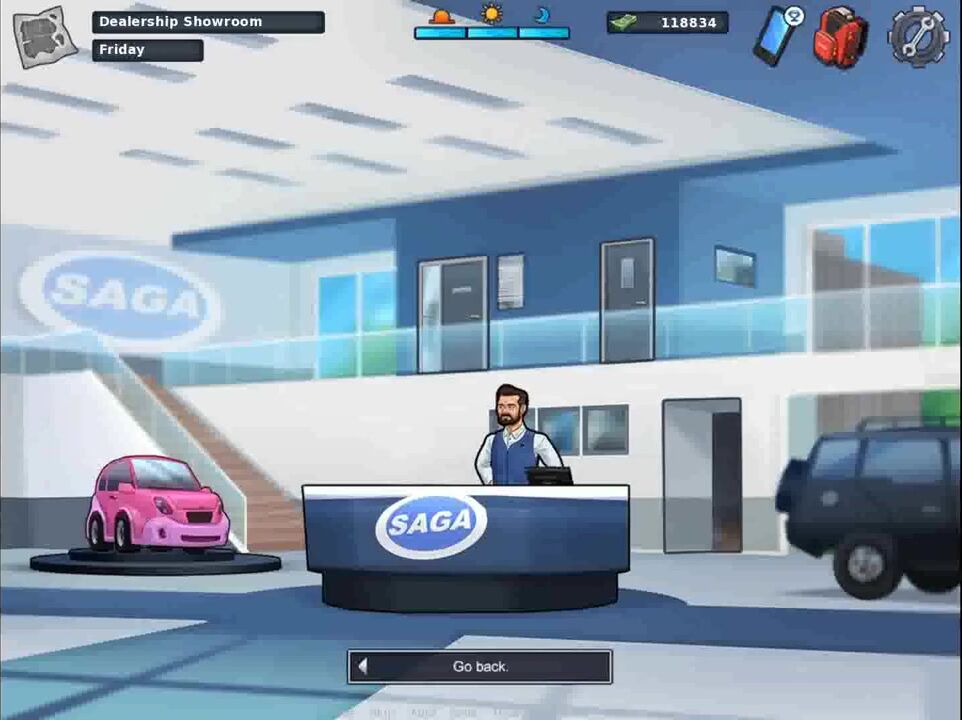Open the town map icon

[x=45, y=37]
